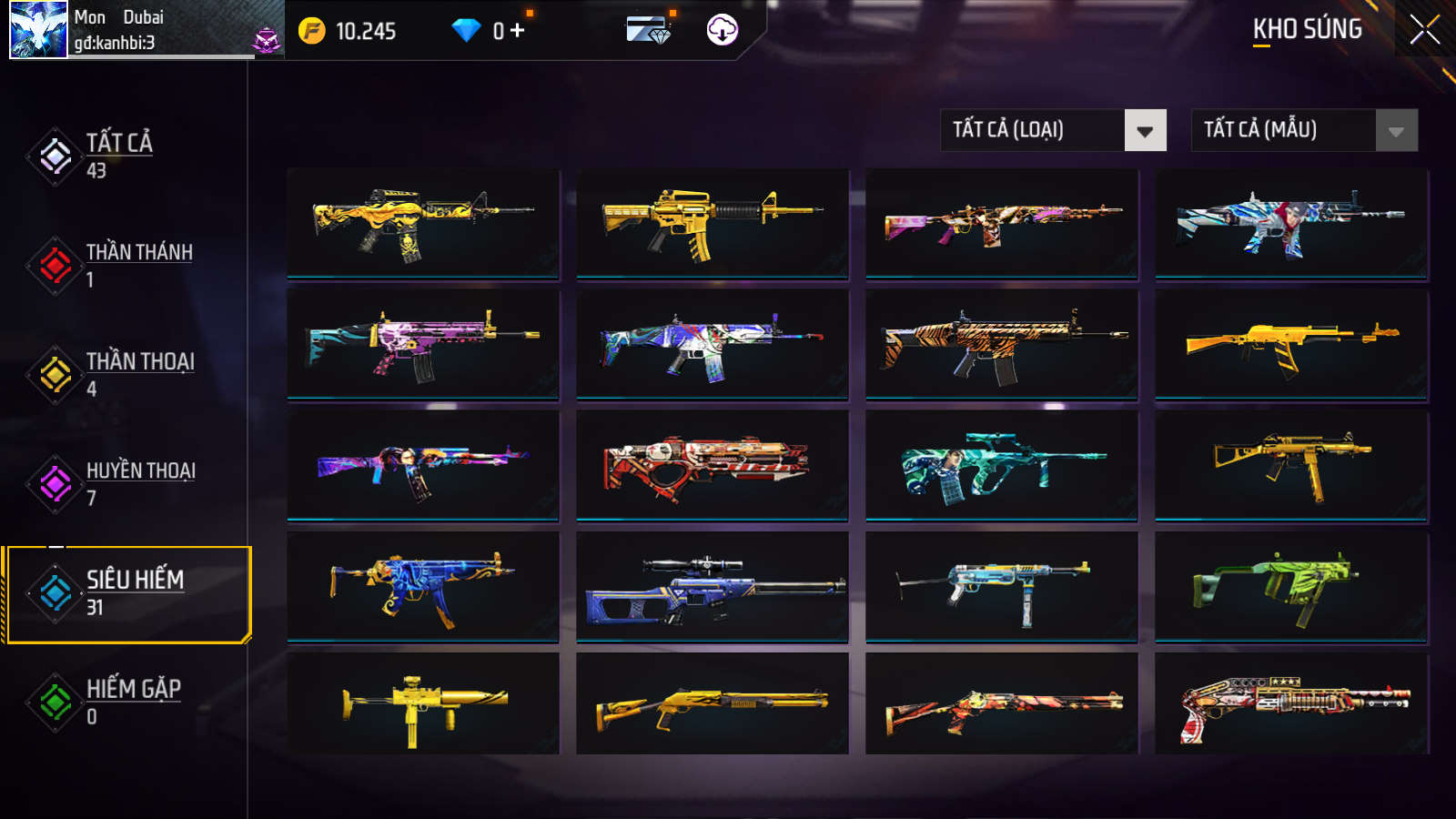Close the Kho Súng weapon vault
The image size is (1456, 819).
click(1424, 29)
